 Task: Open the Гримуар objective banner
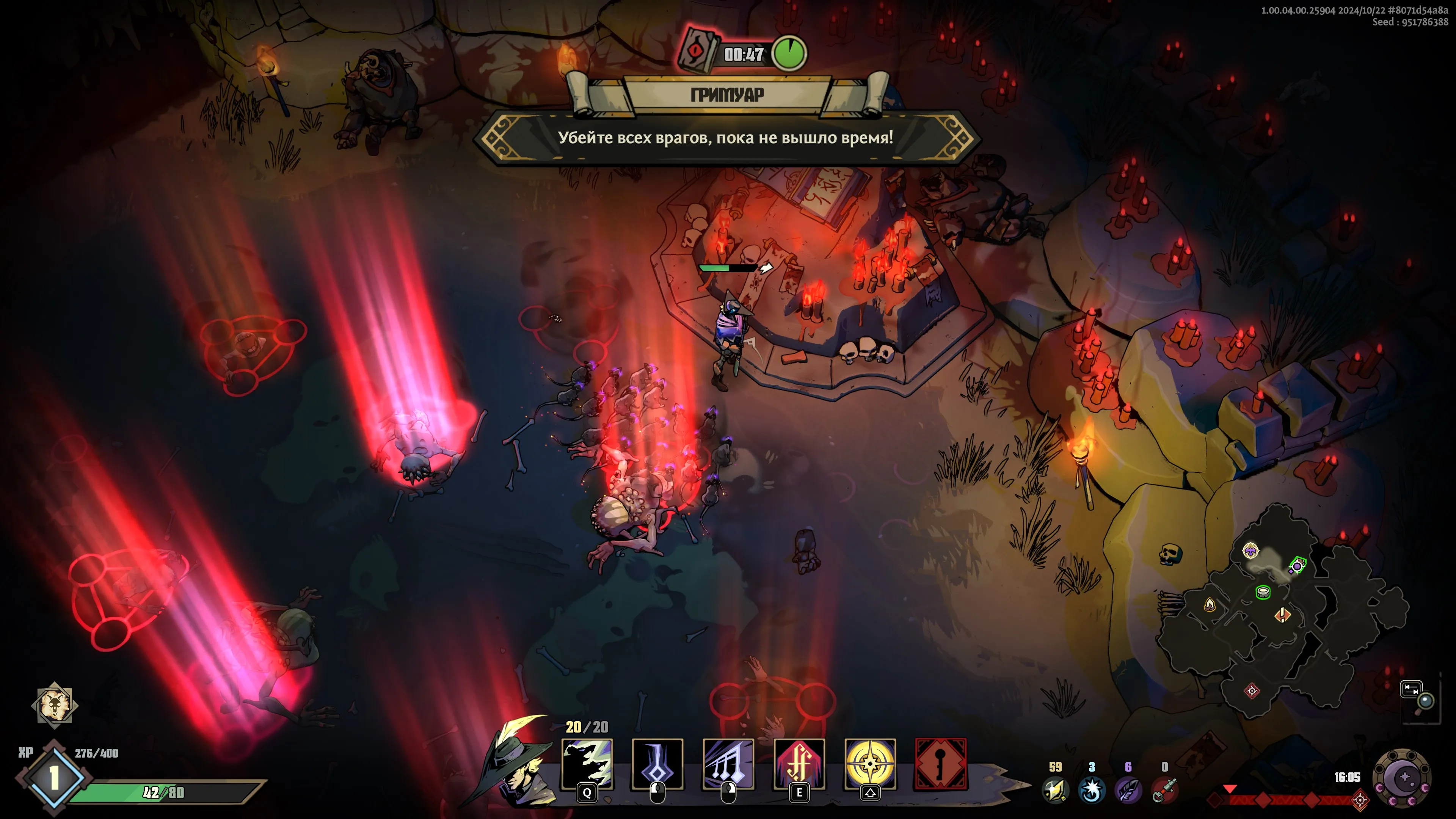[727, 94]
